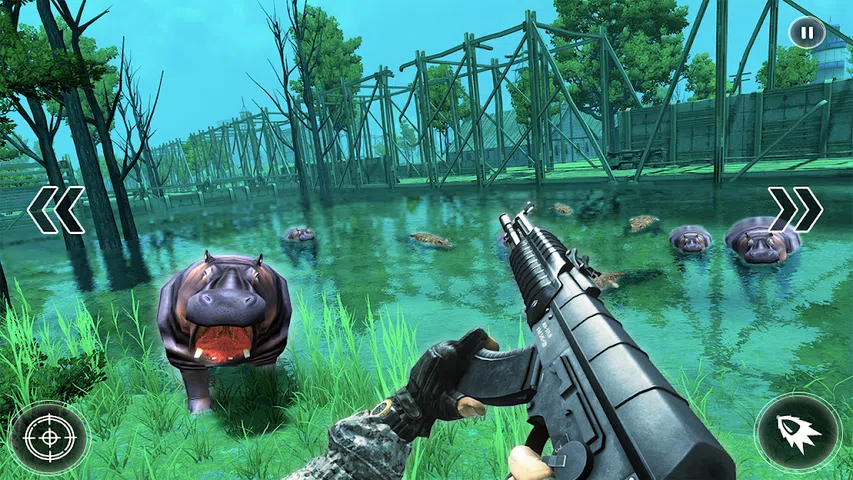Tap the right double-chevron arrow

[x=795, y=209]
